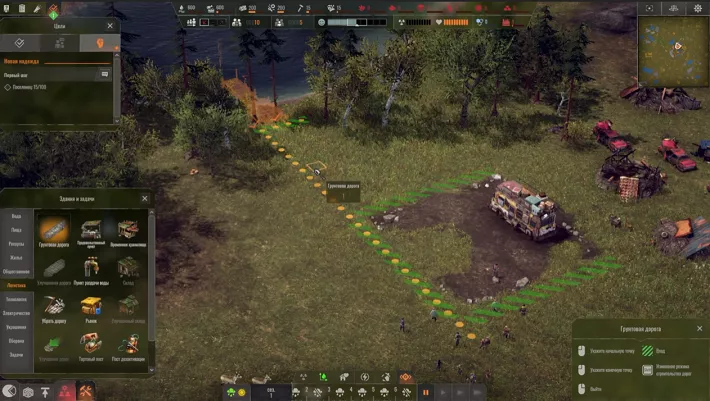
Task: Open the Жильё housing category
Action: coord(16,258)
